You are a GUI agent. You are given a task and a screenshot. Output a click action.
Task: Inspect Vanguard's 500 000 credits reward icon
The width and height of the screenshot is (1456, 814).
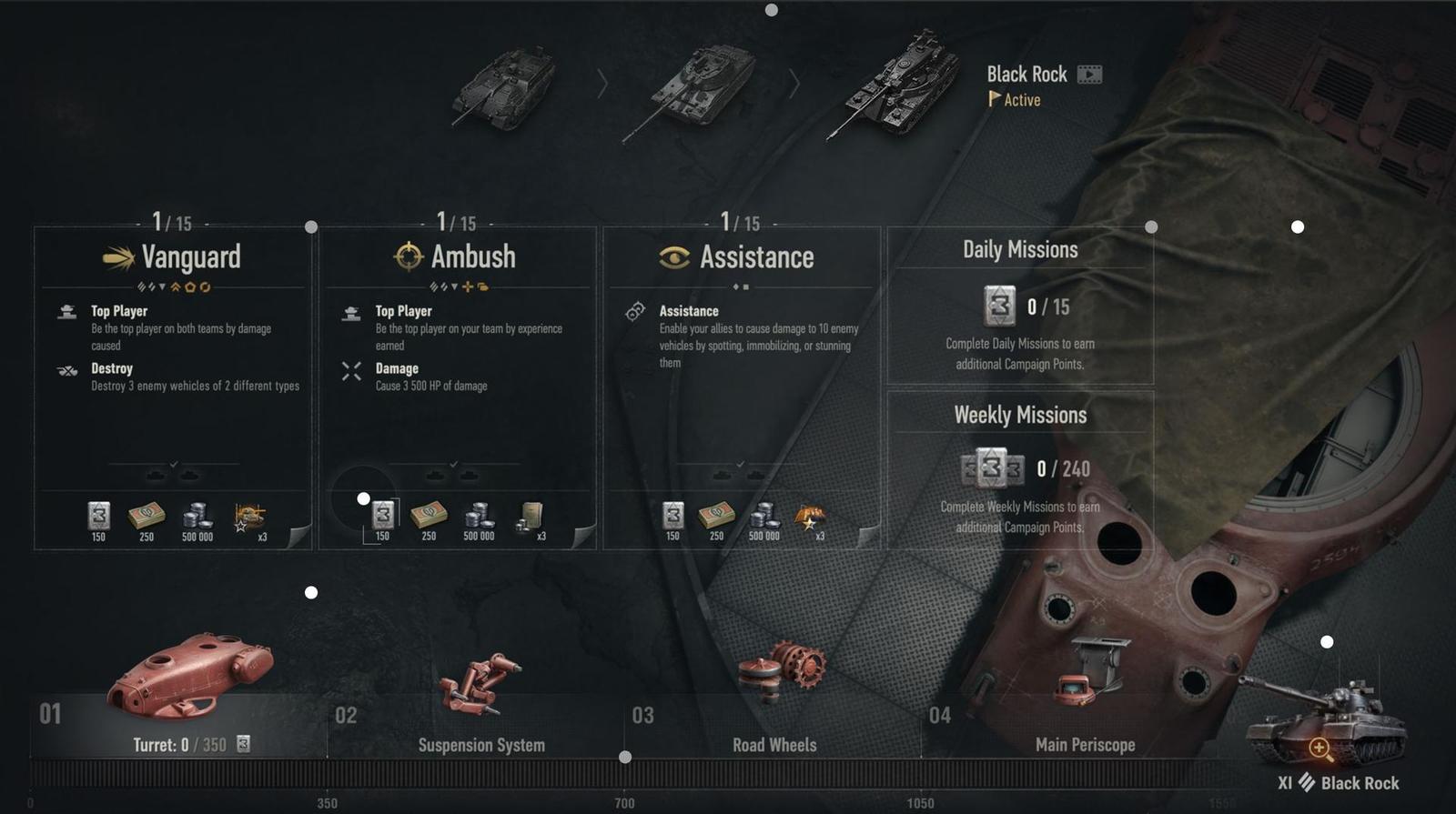pos(197,517)
